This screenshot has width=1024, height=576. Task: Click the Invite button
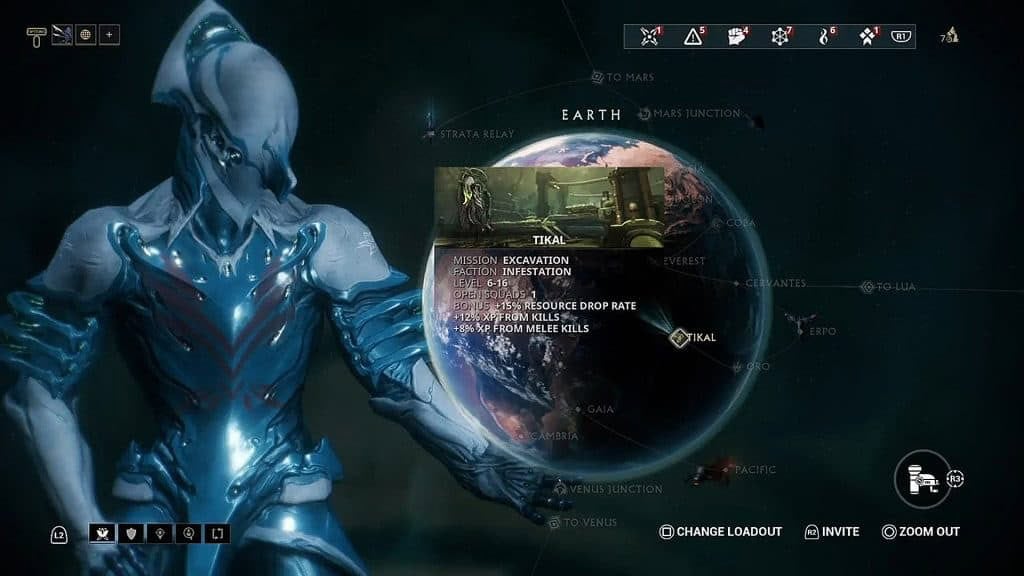832,532
